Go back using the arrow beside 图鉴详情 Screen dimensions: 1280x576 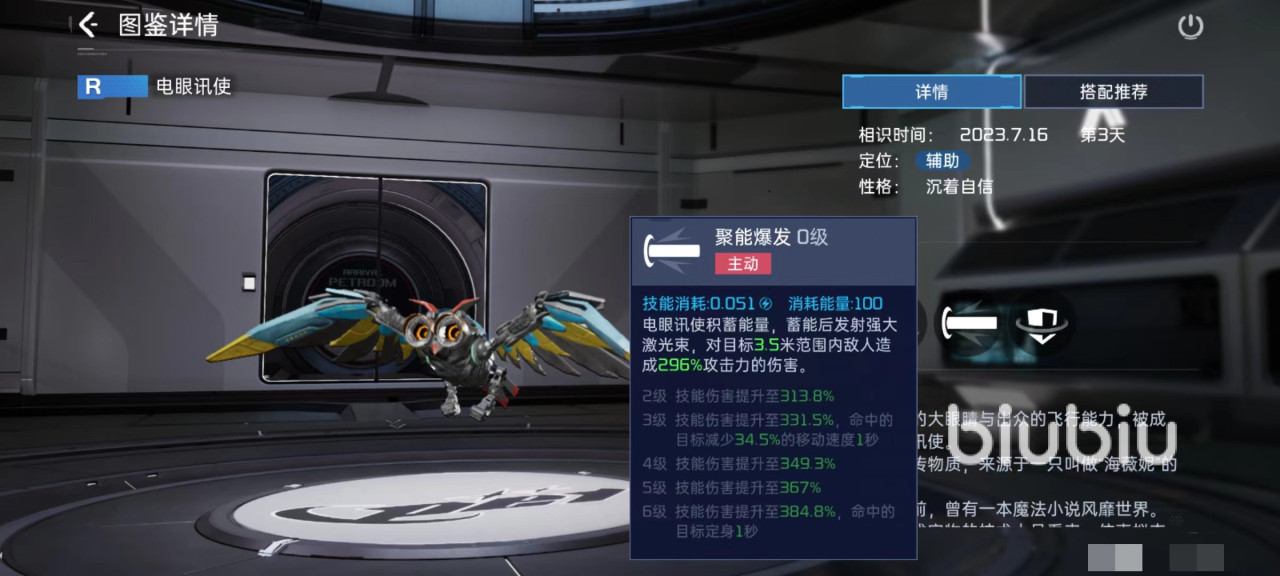pos(89,25)
